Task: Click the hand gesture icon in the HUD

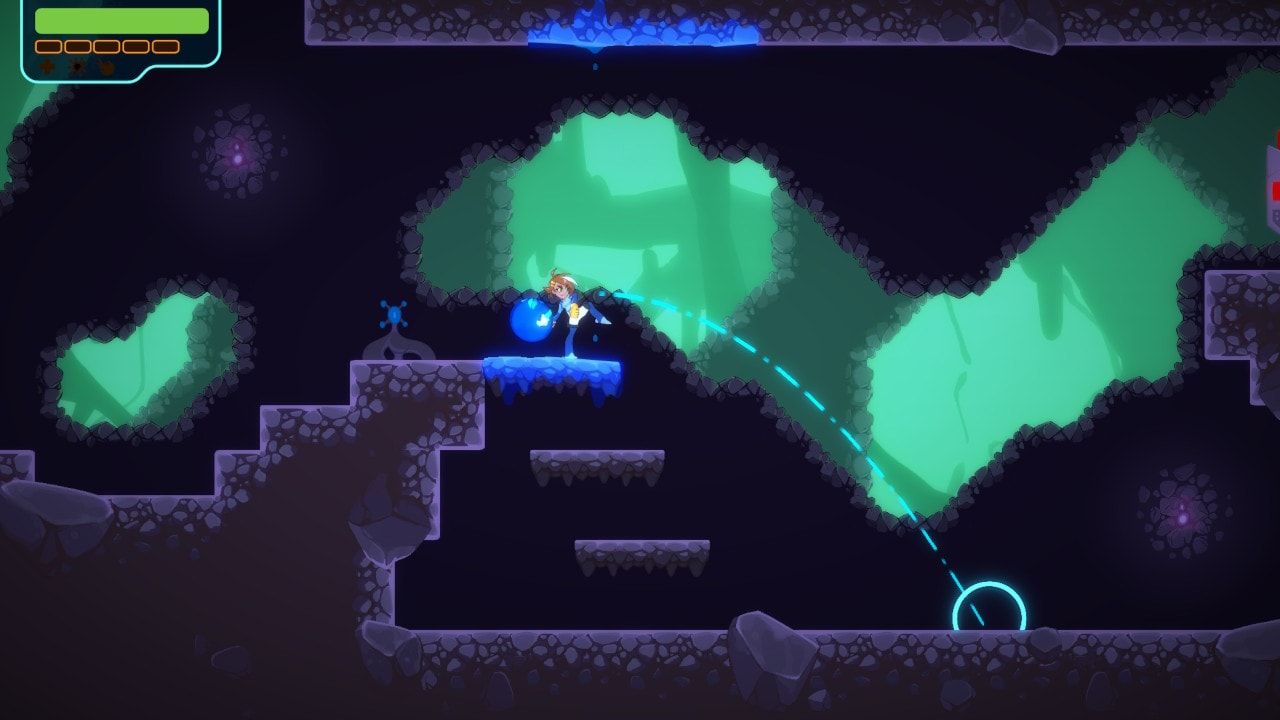Action: [x=105, y=66]
